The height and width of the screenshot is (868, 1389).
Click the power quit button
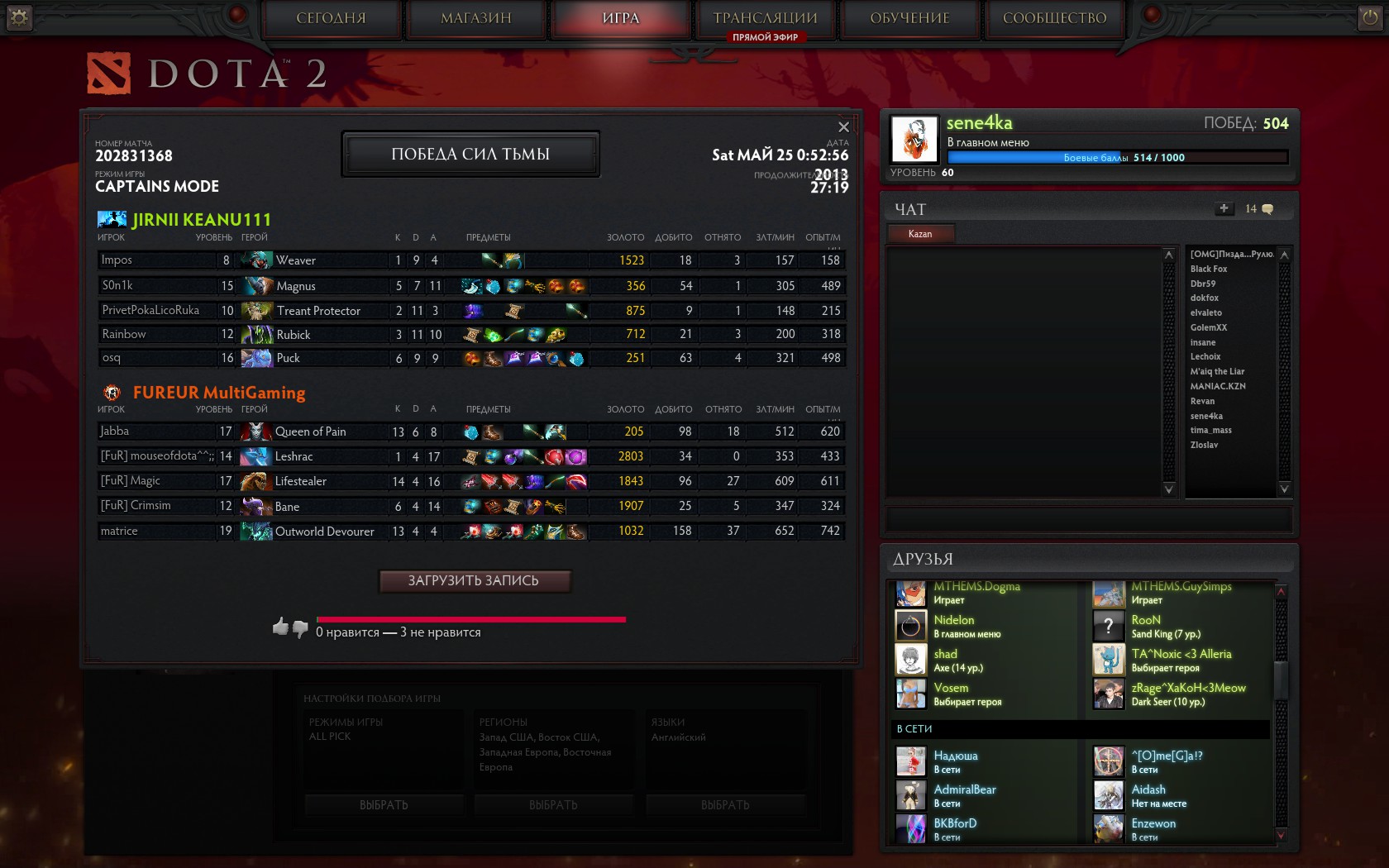[1369, 17]
